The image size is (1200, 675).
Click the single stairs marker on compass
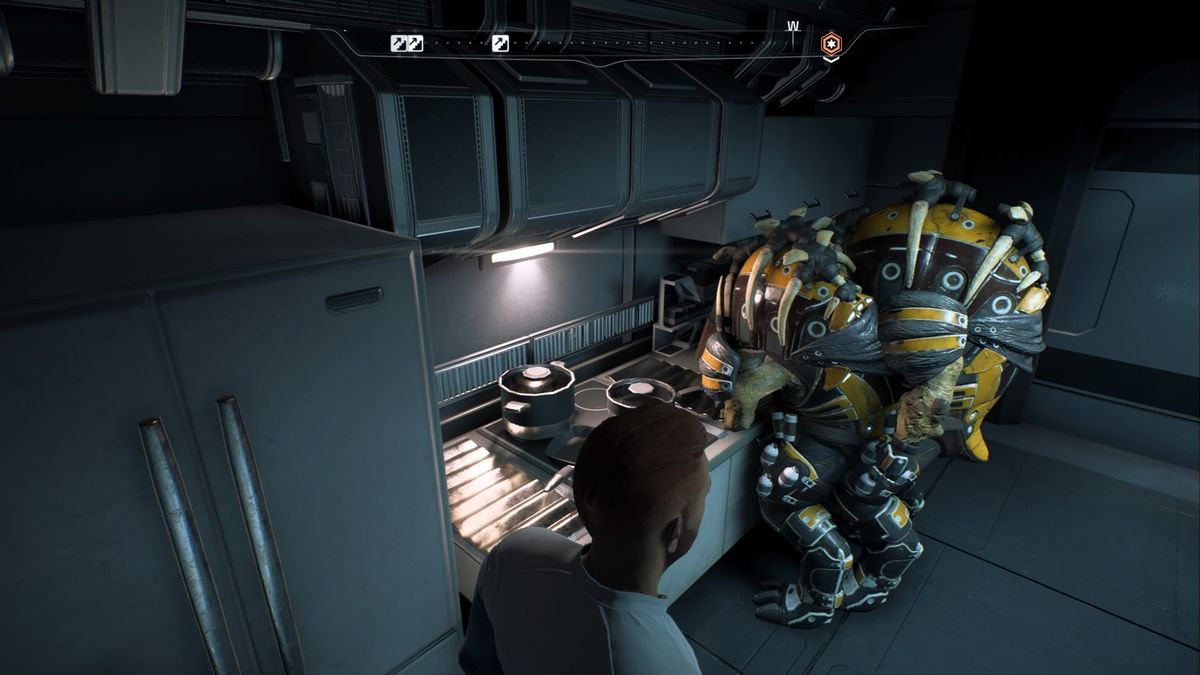(501, 43)
